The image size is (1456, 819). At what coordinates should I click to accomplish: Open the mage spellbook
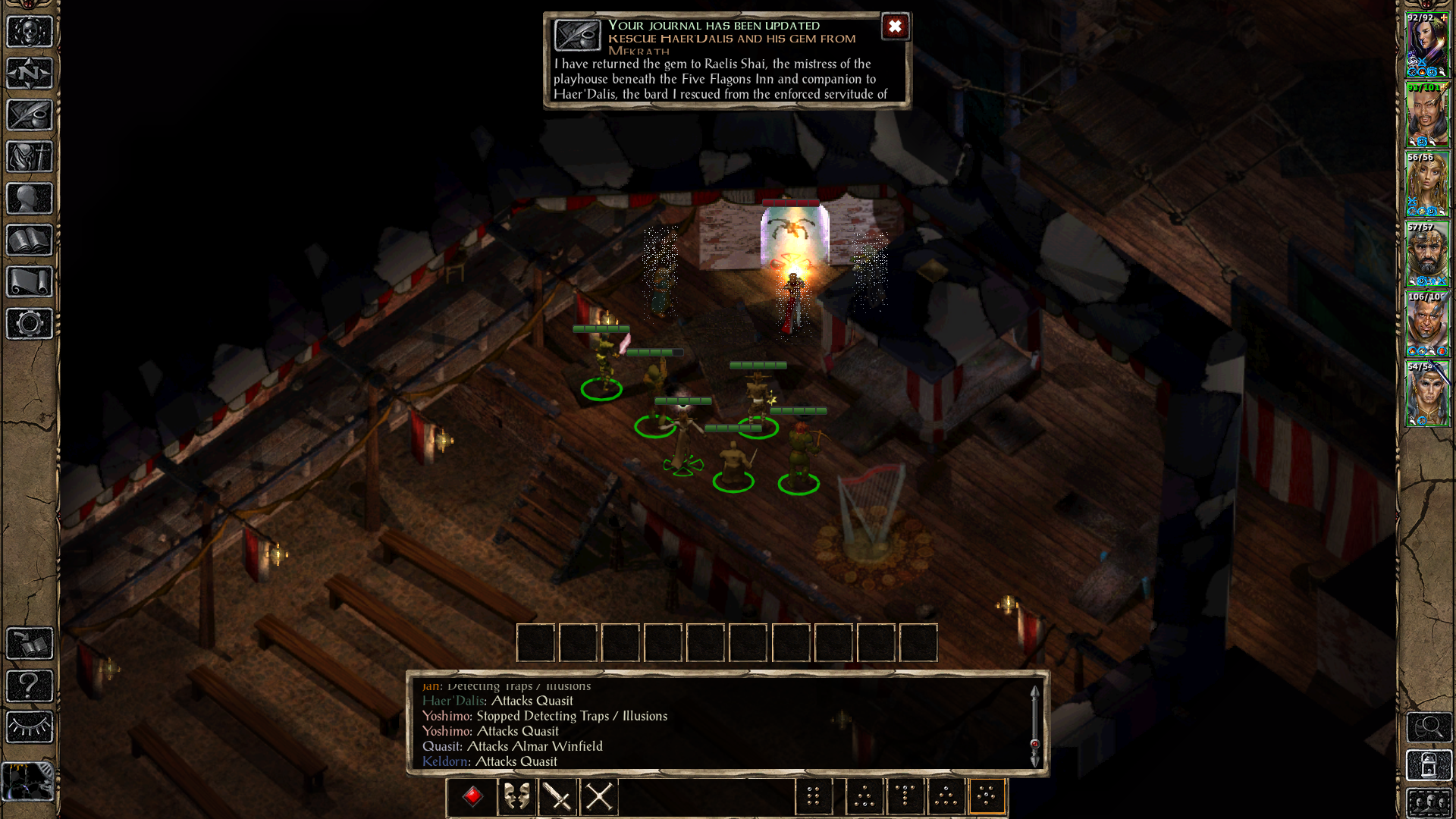[x=30, y=240]
